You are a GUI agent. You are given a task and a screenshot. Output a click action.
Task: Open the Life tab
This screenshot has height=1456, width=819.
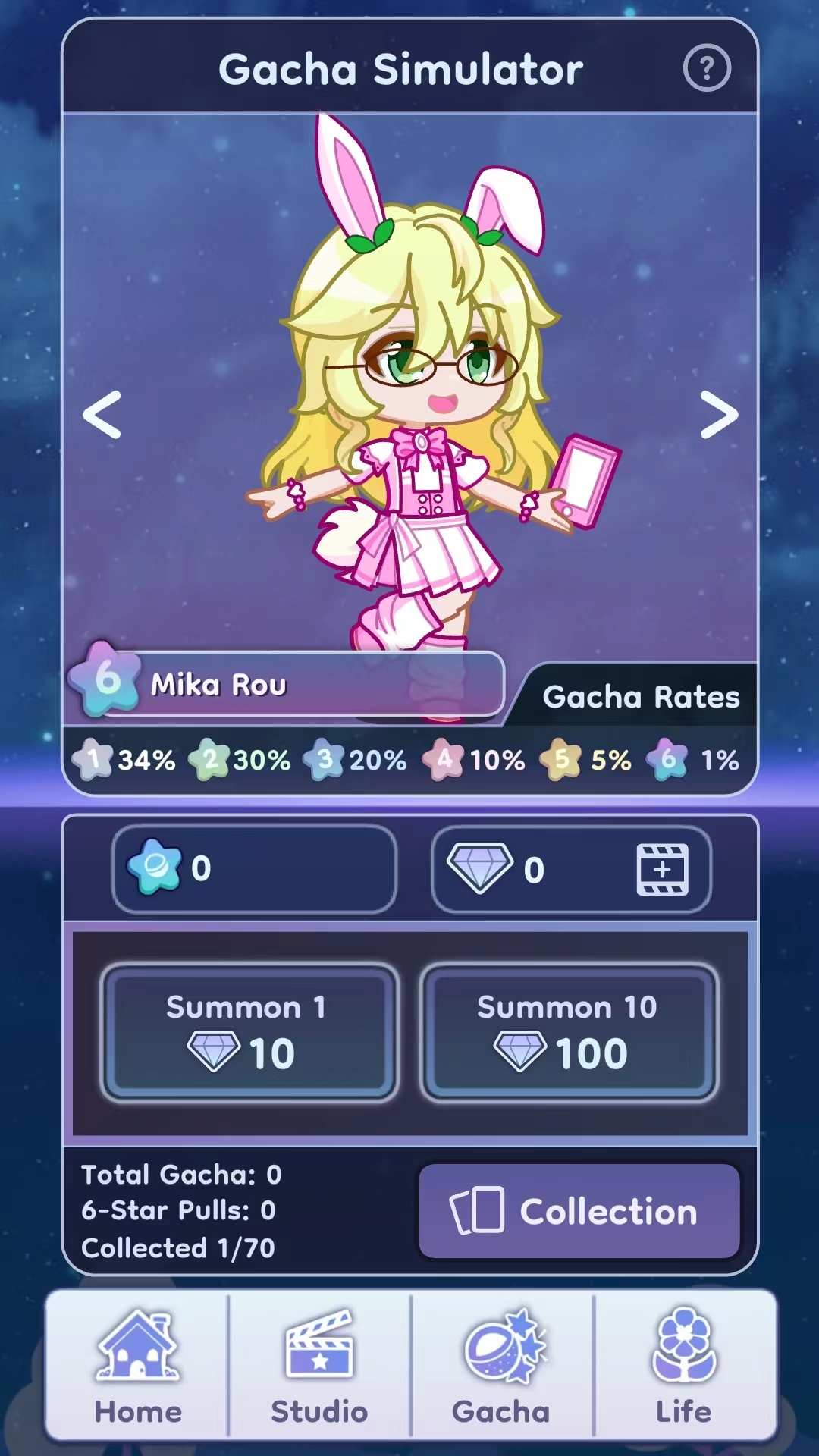pyautogui.click(x=684, y=1365)
